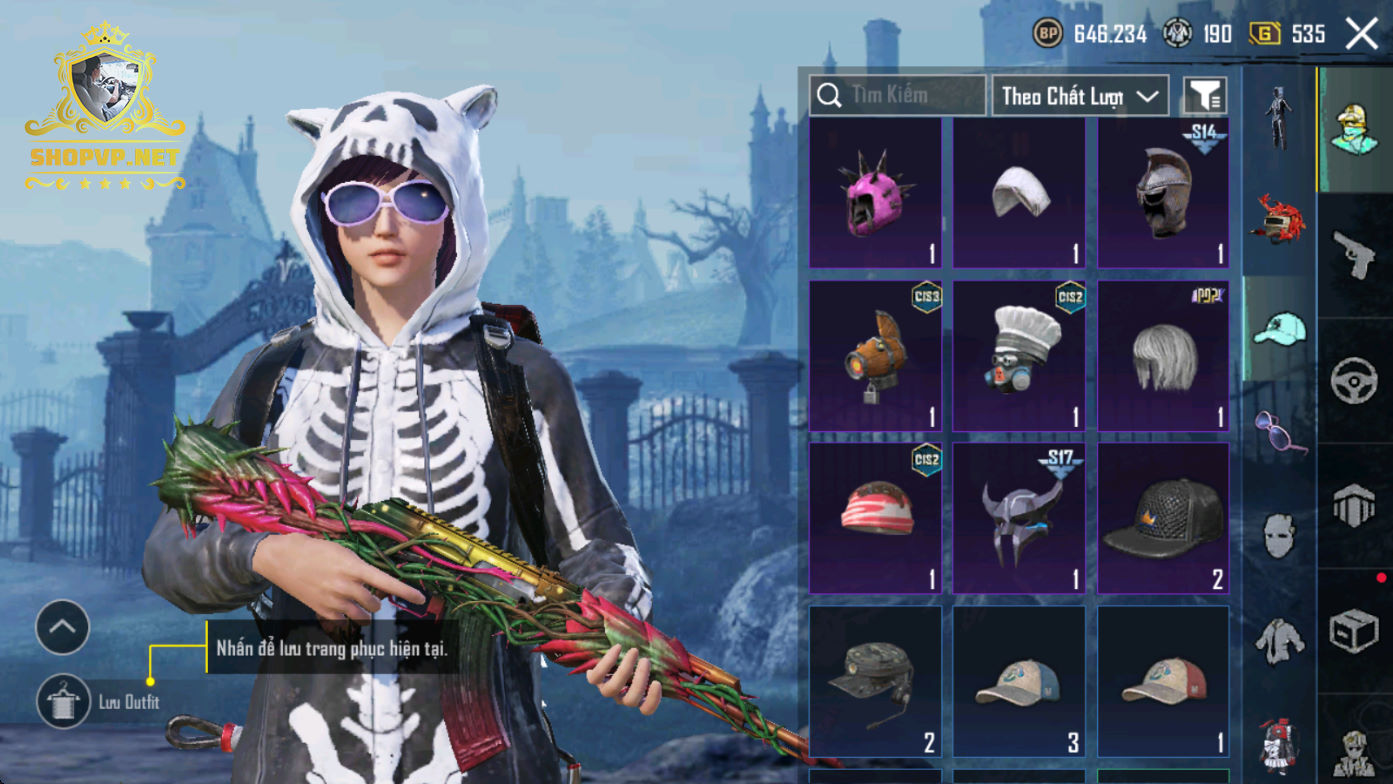Select the camo headset cap
Viewport: 1393px width, 784px height.
coord(875,682)
